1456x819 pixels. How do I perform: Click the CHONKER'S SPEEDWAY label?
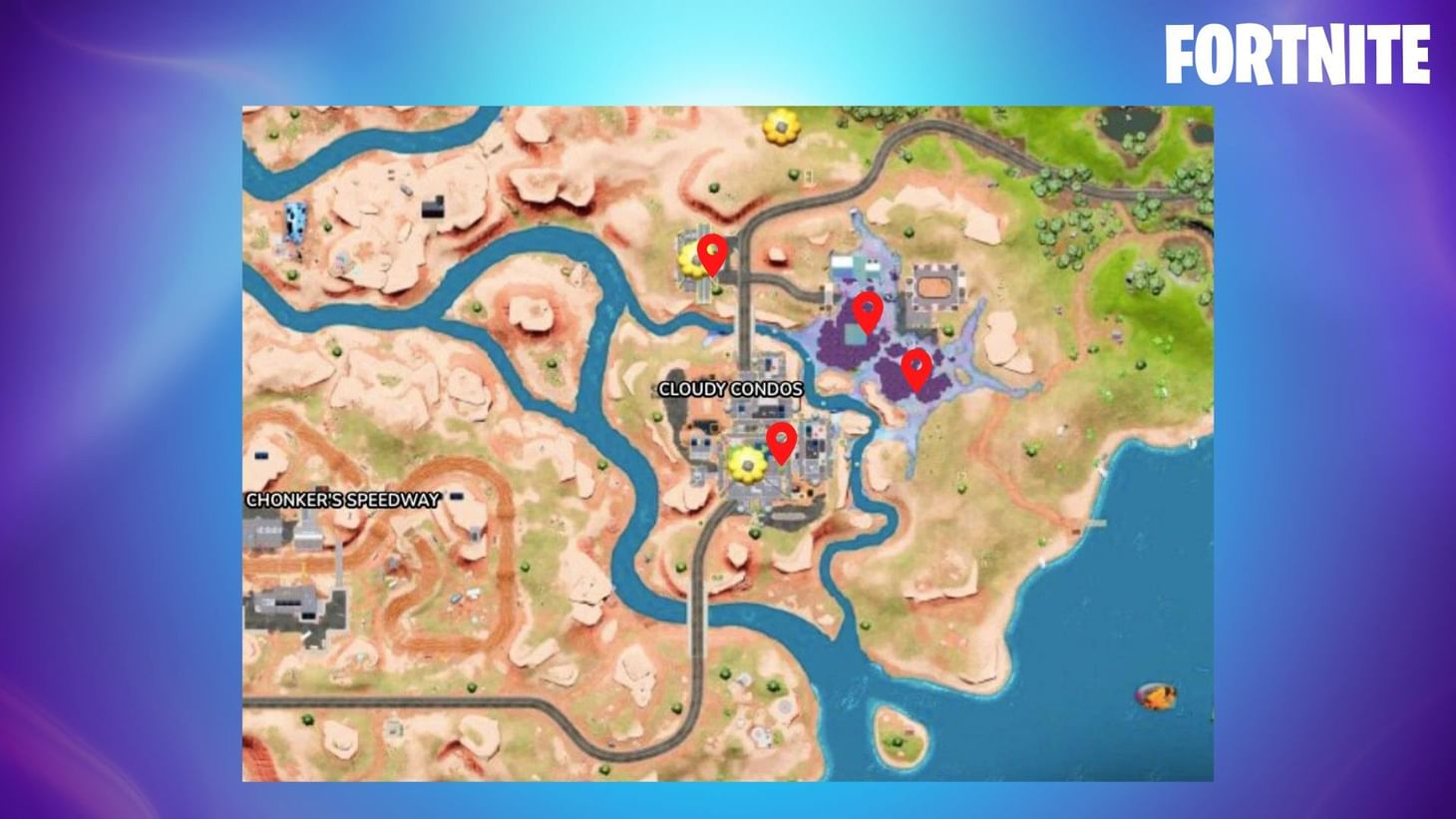tap(344, 499)
